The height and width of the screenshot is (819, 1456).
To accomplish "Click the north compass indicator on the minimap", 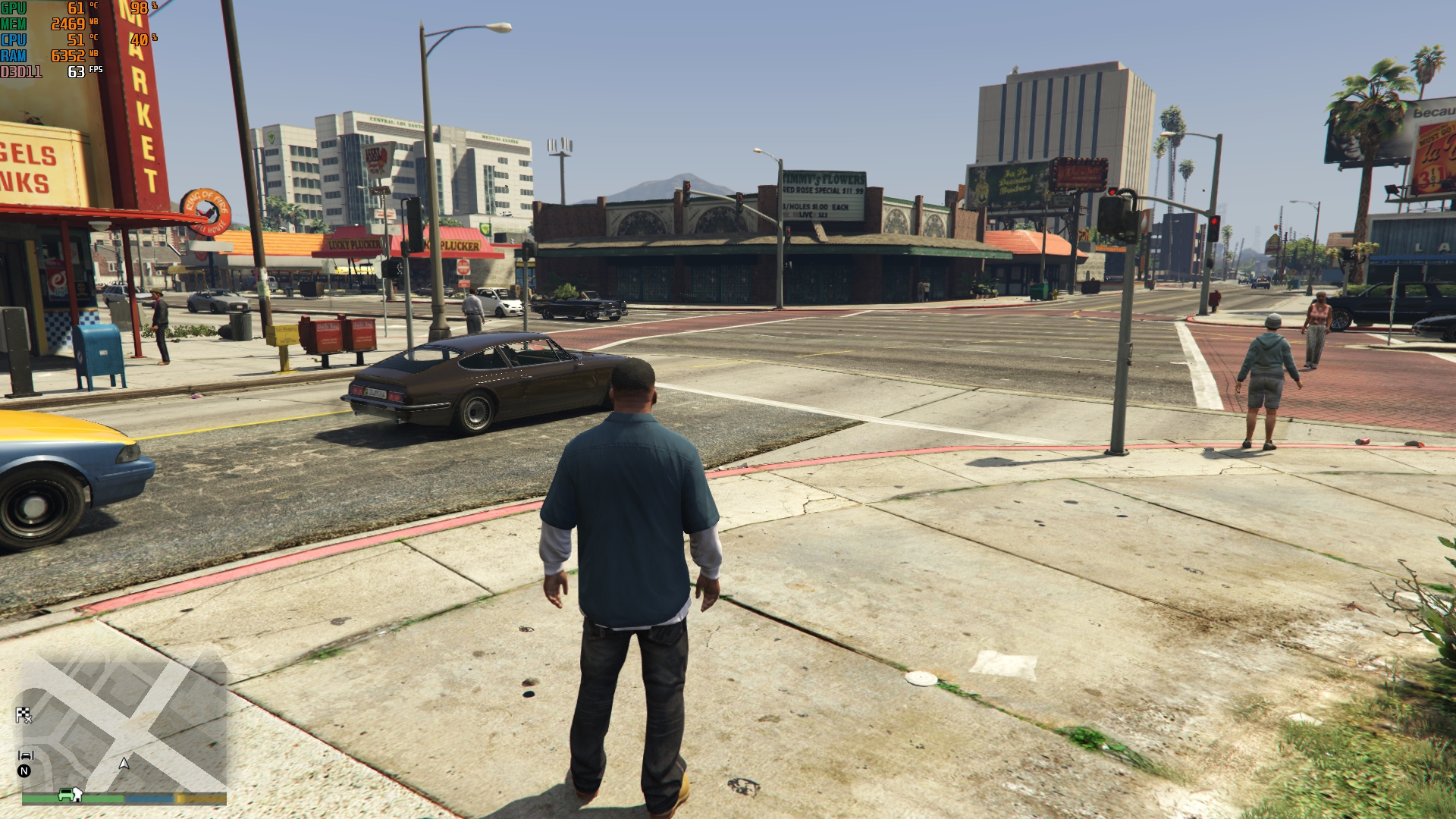I will (x=24, y=771).
